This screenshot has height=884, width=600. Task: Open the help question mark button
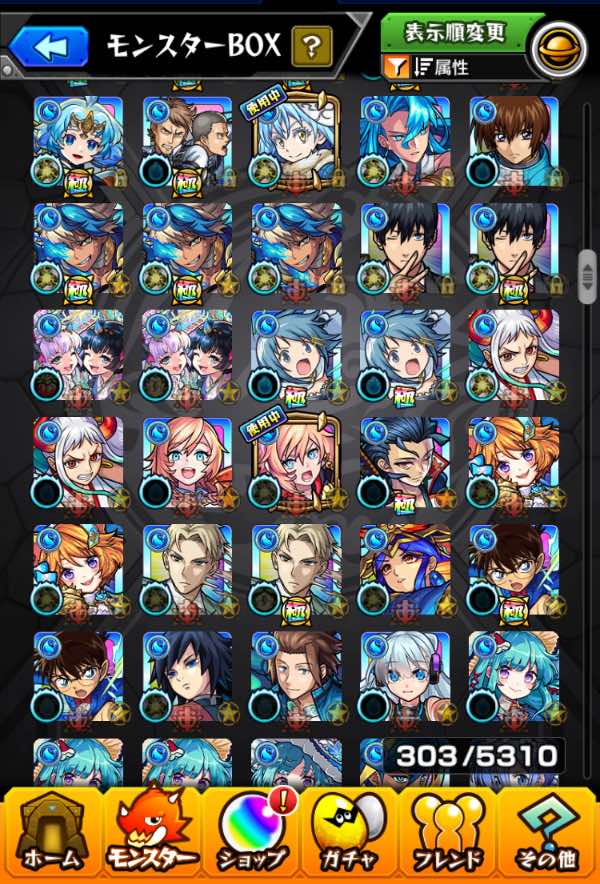(311, 45)
